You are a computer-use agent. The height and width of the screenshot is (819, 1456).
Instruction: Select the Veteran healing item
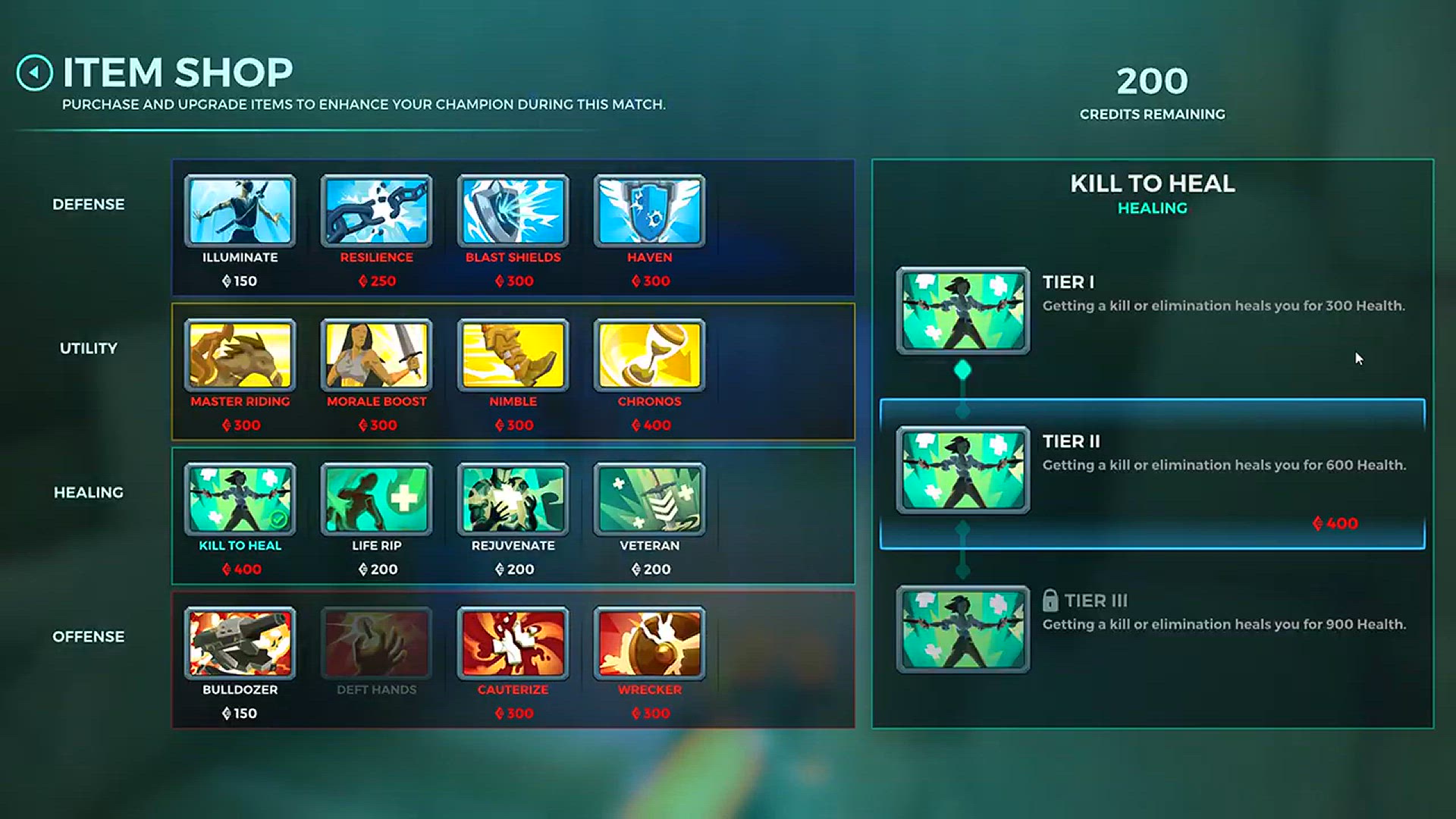[x=649, y=500]
